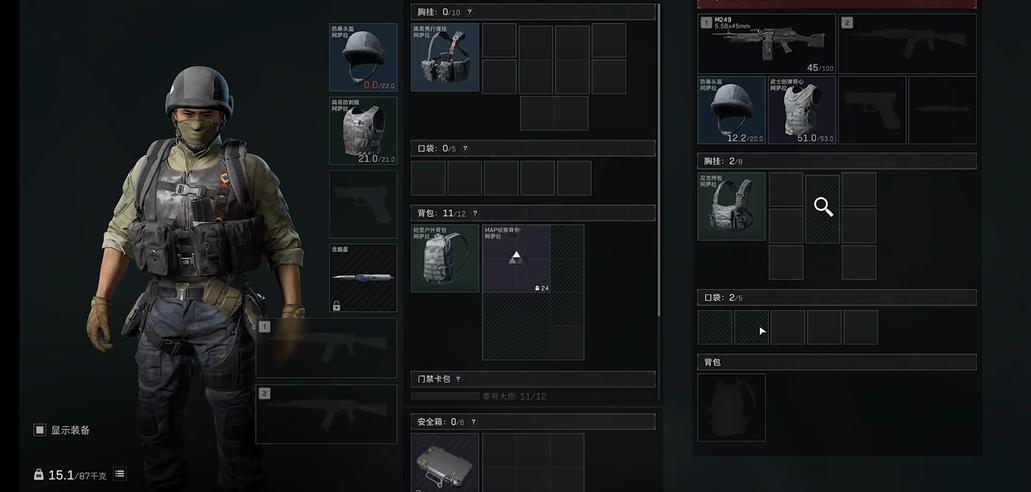Select the empty pistol slot on character
Image resolution: width=1031 pixels, height=492 pixels.
(x=363, y=204)
